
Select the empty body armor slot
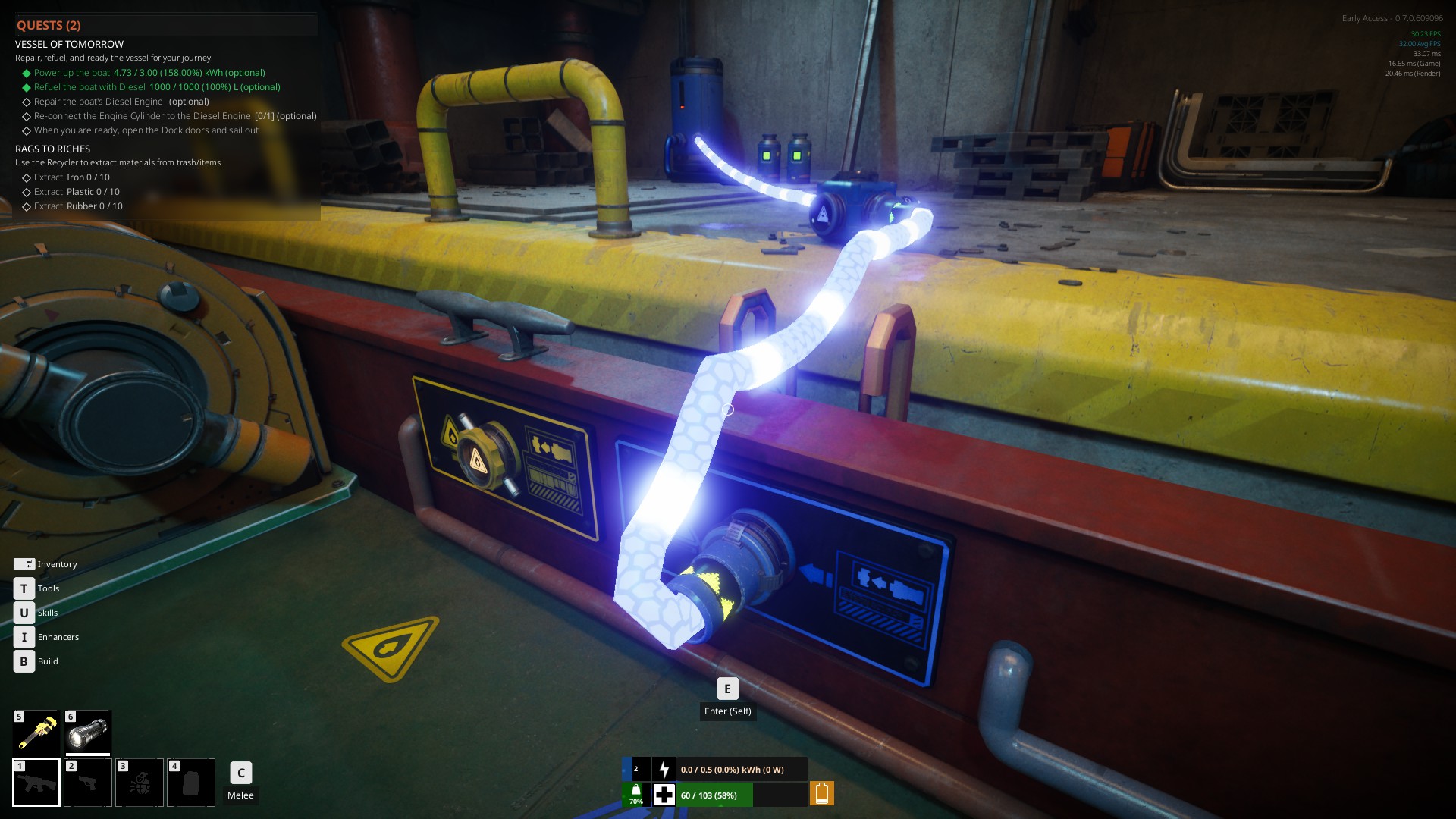click(191, 782)
